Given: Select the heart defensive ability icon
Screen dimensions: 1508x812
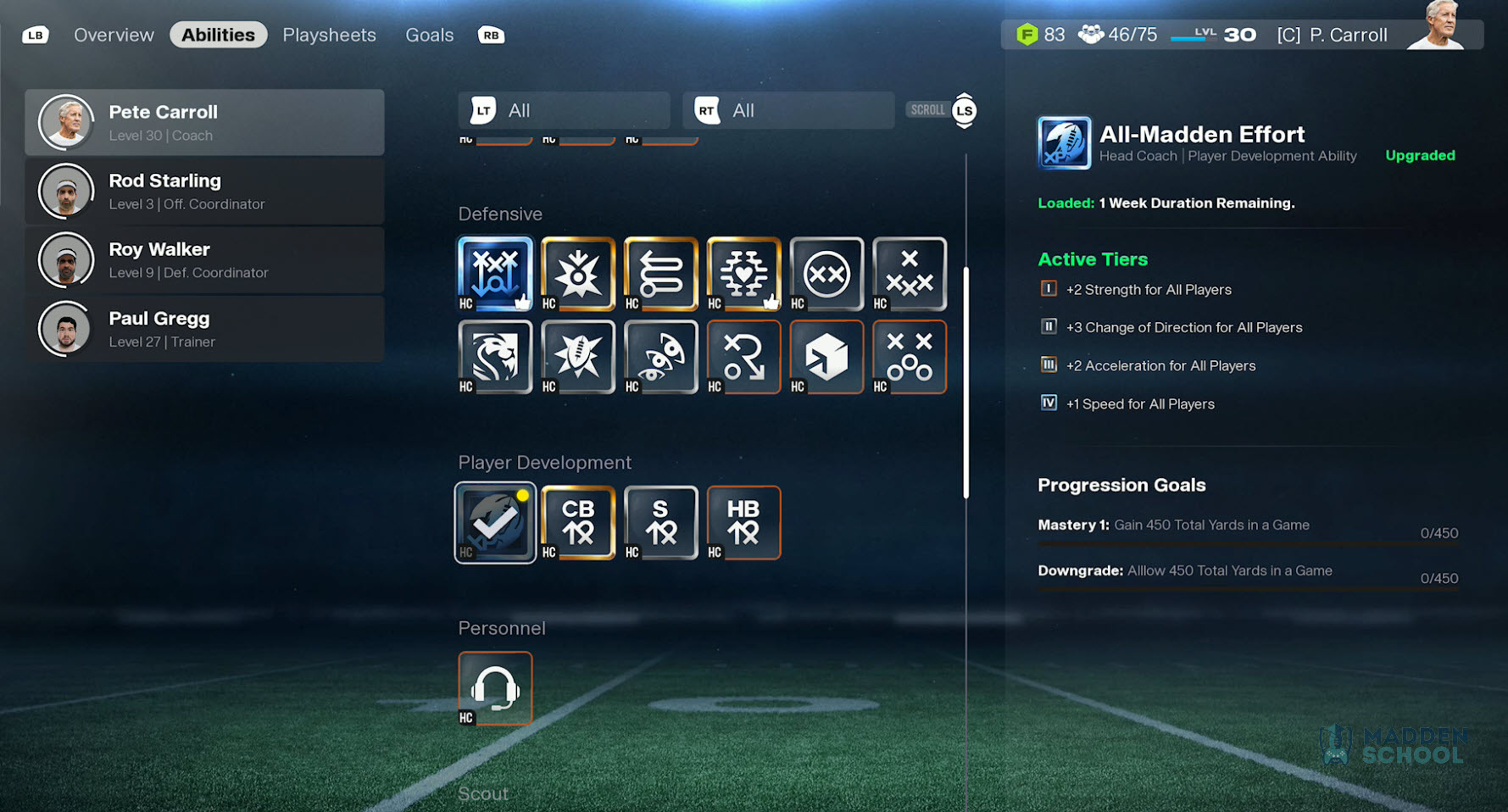Looking at the screenshot, I should (x=743, y=274).
